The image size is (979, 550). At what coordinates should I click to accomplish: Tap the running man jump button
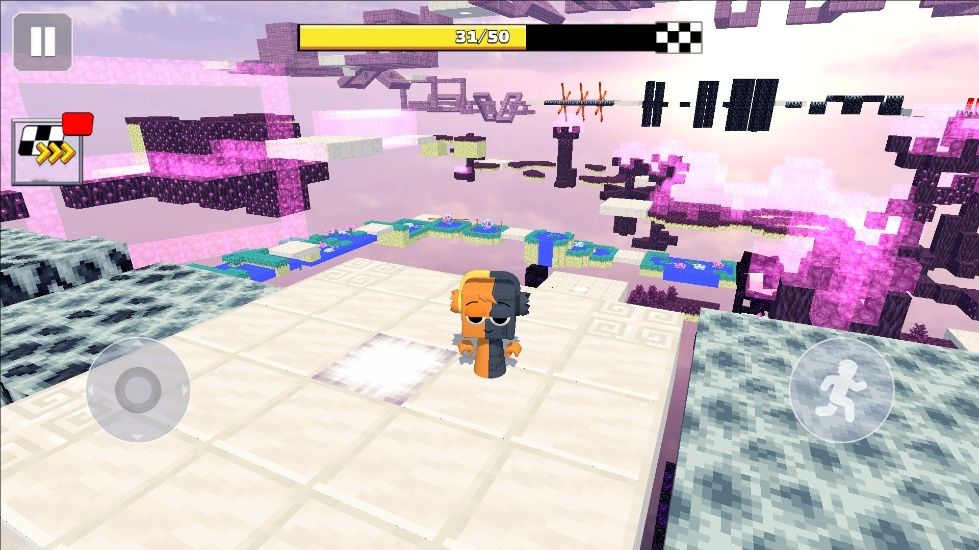point(841,389)
